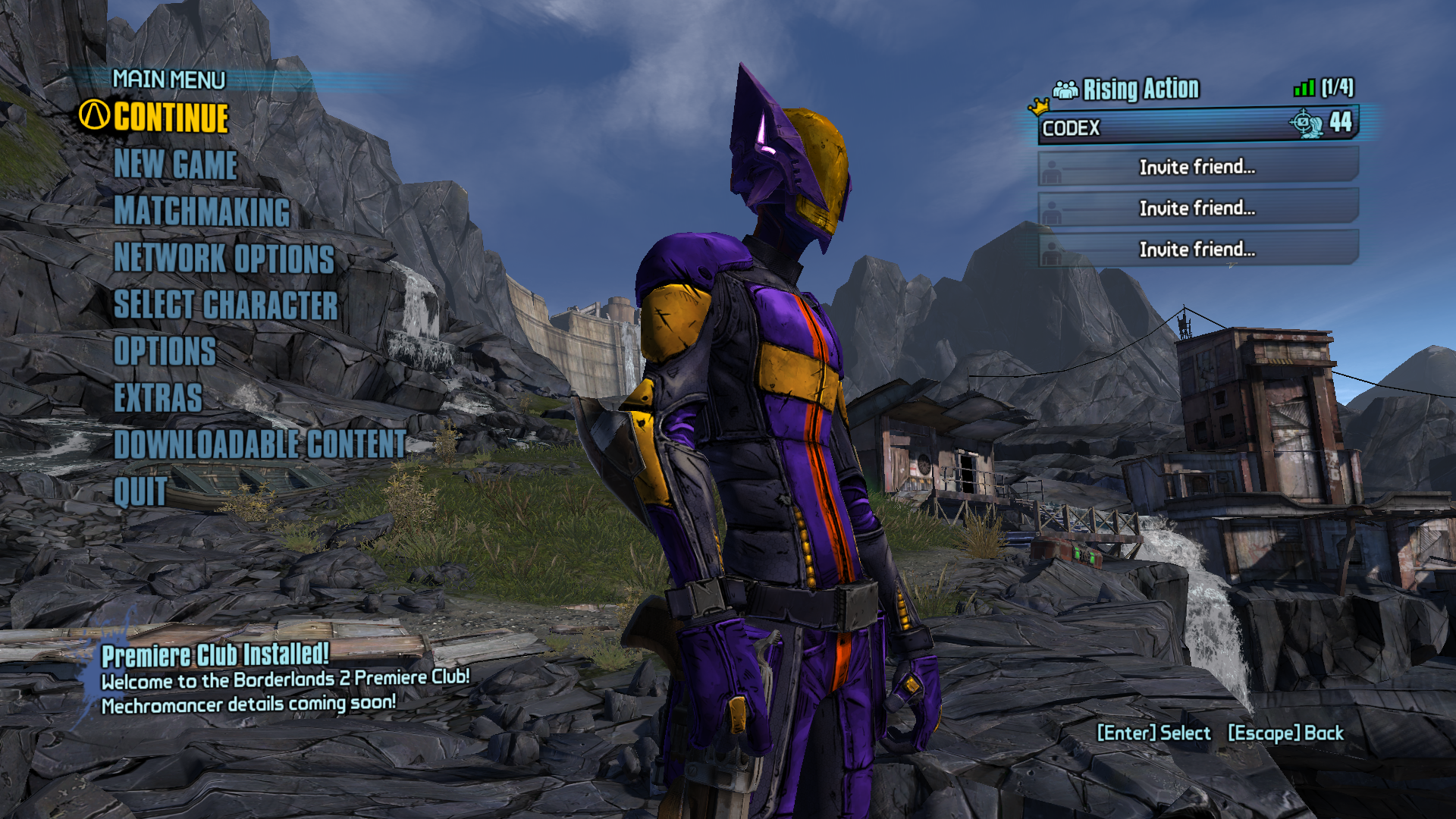Open the Matchmaking menu

tap(202, 212)
